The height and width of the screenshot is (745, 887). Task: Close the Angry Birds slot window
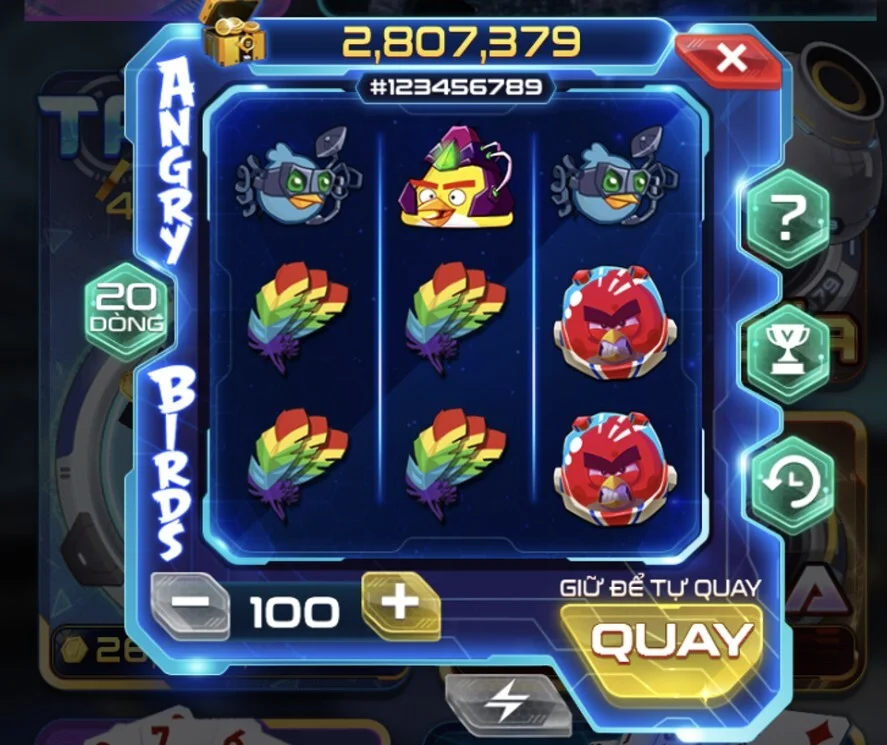(730, 59)
